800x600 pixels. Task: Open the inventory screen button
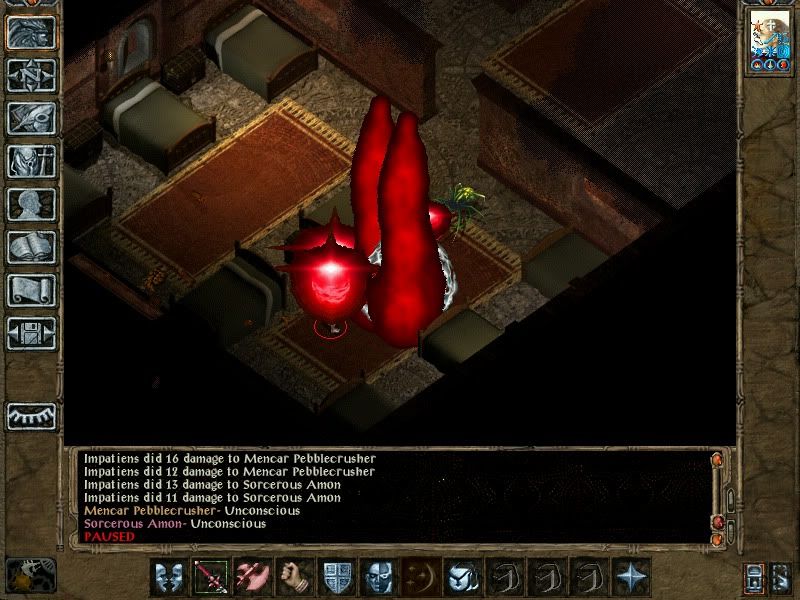[x=31, y=161]
